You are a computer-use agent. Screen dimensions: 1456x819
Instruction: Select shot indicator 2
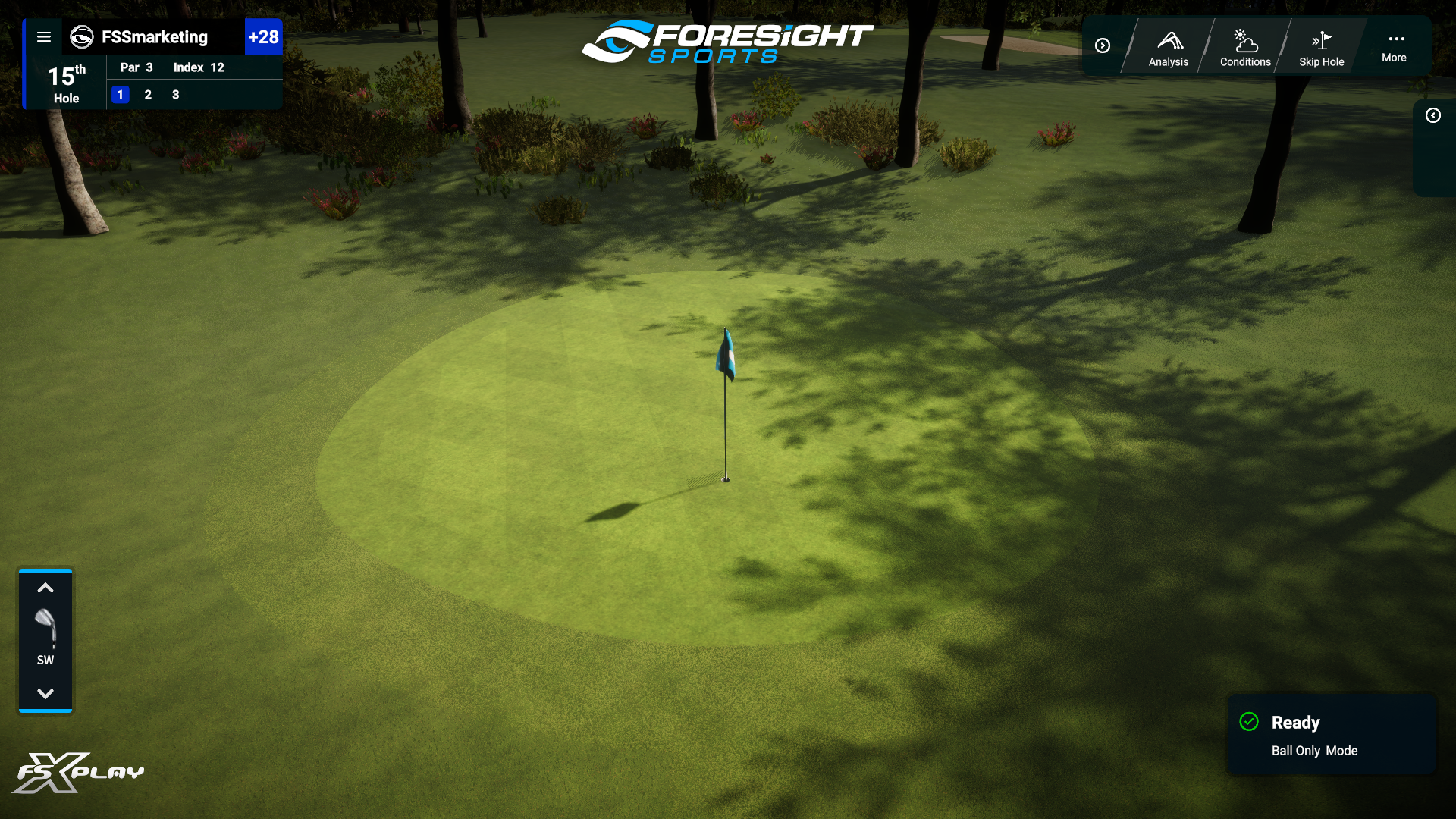point(148,95)
